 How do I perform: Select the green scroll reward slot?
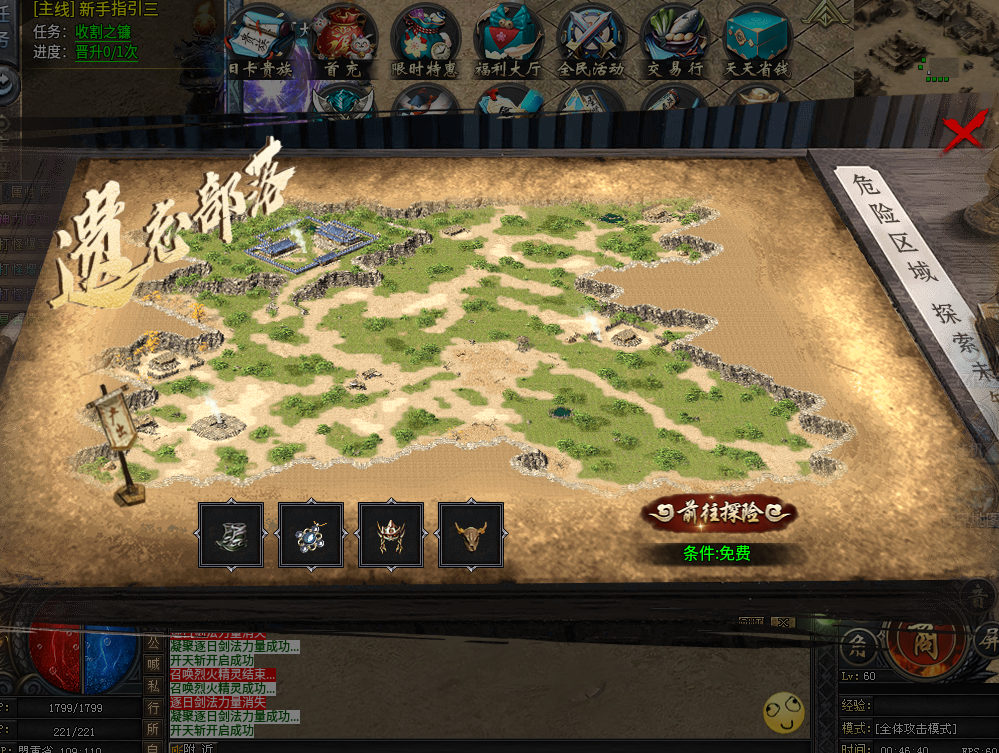(231, 535)
